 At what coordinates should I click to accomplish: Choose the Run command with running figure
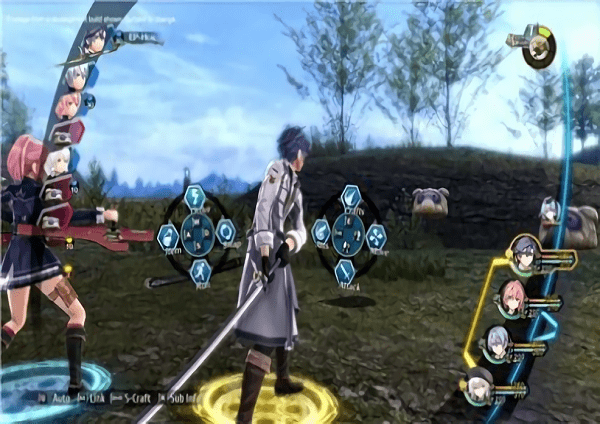point(199,271)
